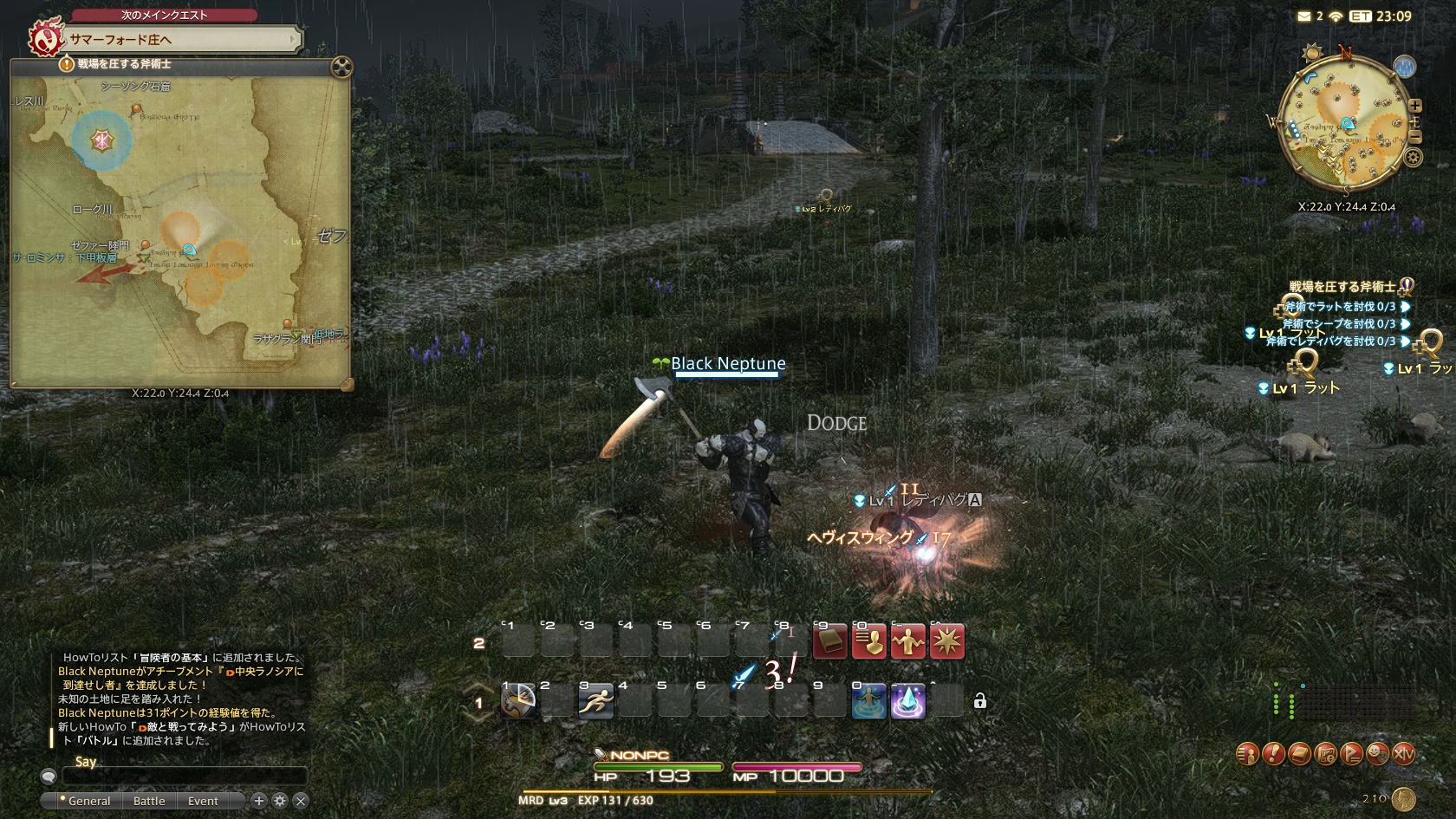Toggle the hotbar padlock
The height and width of the screenshot is (819, 1456).
pos(980,701)
